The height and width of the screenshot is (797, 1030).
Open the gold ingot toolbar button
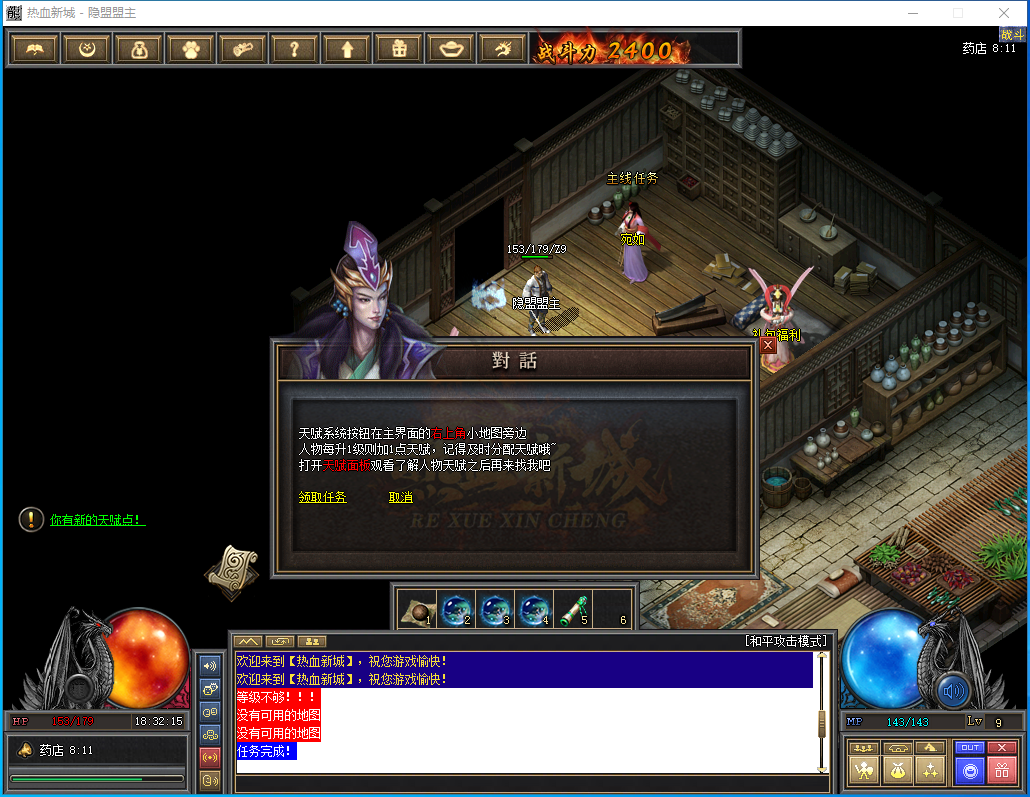(450, 48)
